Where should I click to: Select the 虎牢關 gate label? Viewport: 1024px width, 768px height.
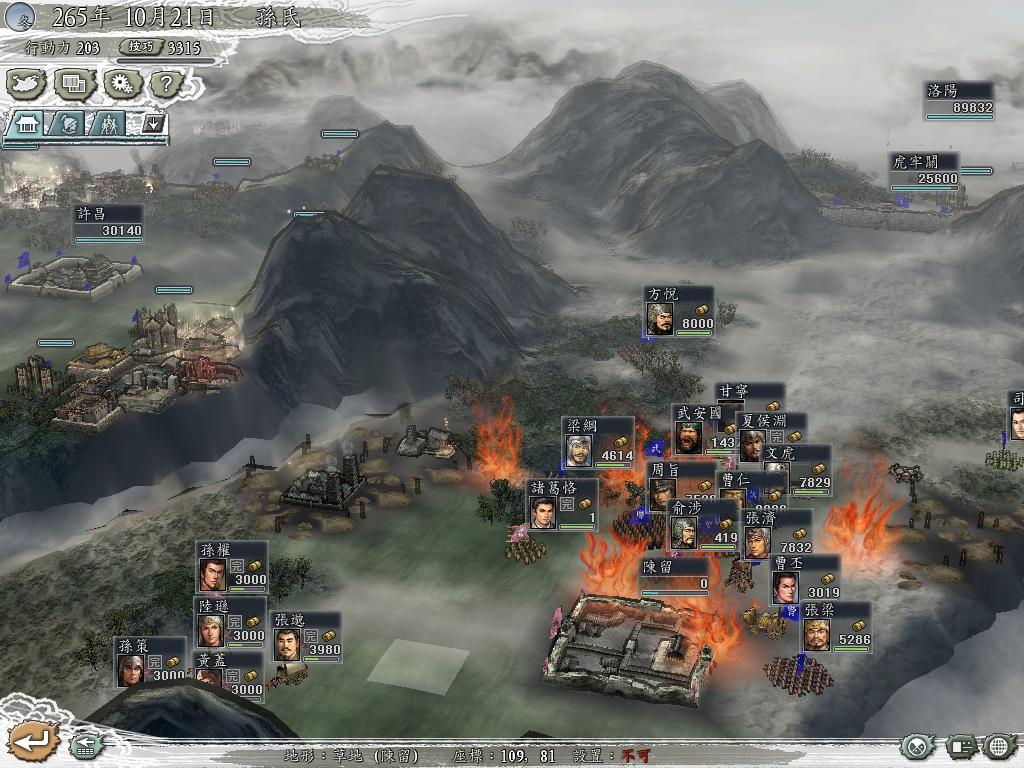coord(924,170)
